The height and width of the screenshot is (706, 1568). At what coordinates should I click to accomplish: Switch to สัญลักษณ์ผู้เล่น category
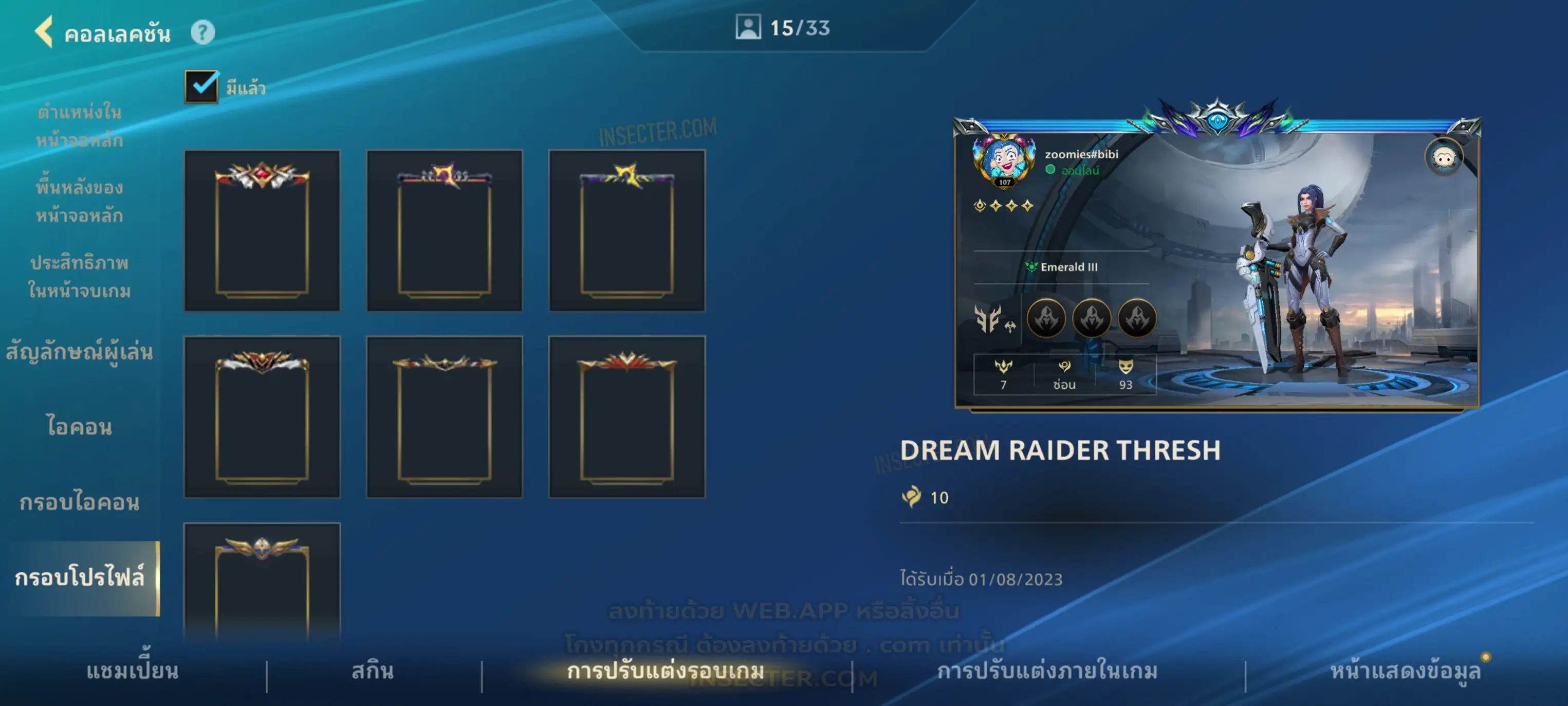(x=79, y=352)
